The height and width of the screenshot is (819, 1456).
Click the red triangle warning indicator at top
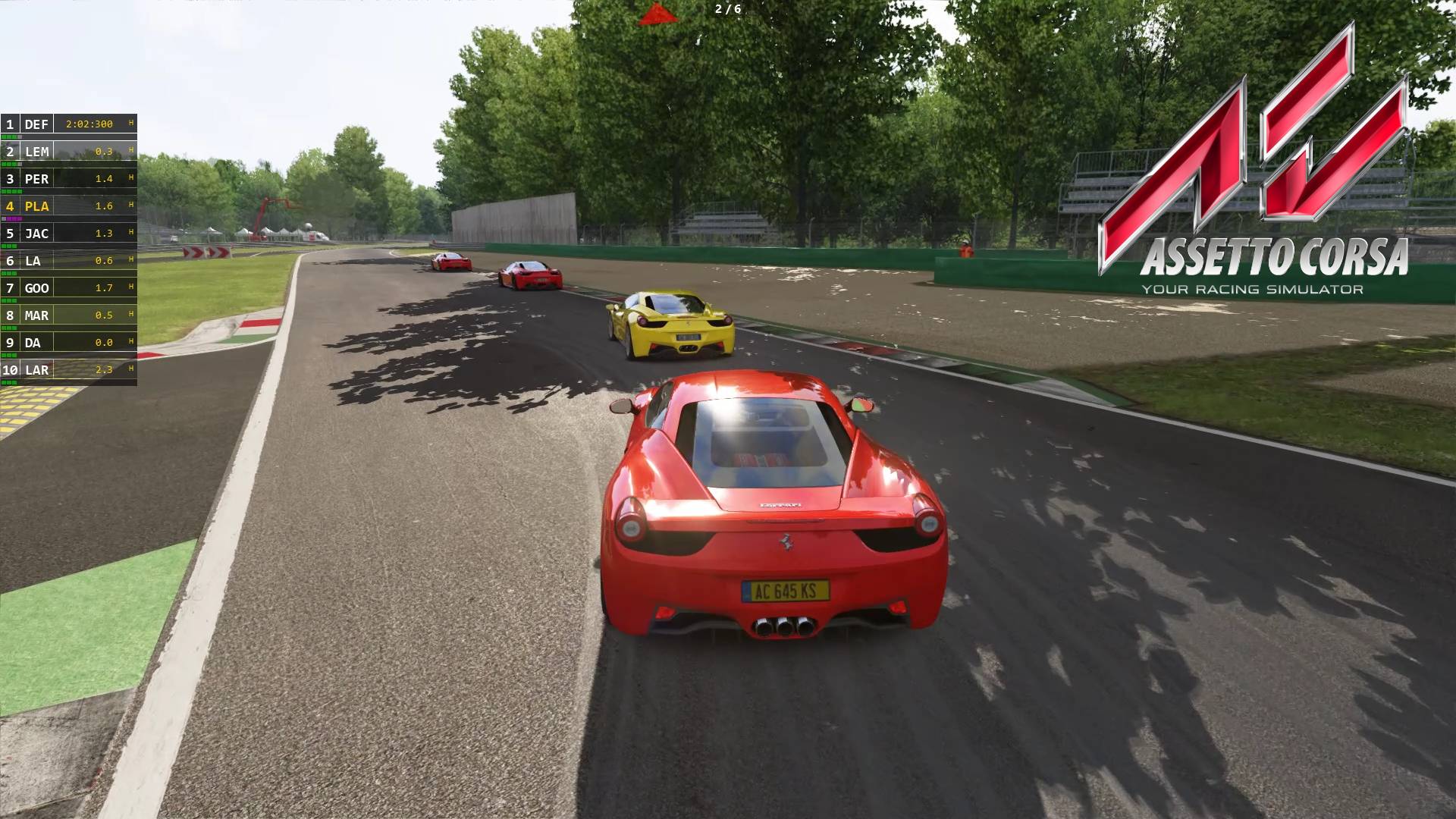657,12
